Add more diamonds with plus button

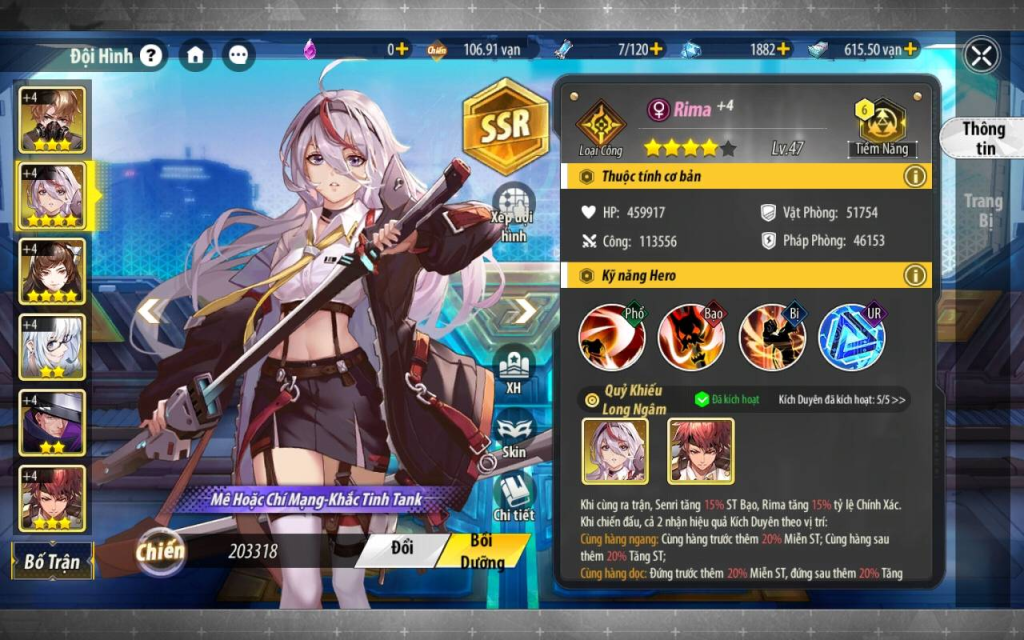(401, 48)
